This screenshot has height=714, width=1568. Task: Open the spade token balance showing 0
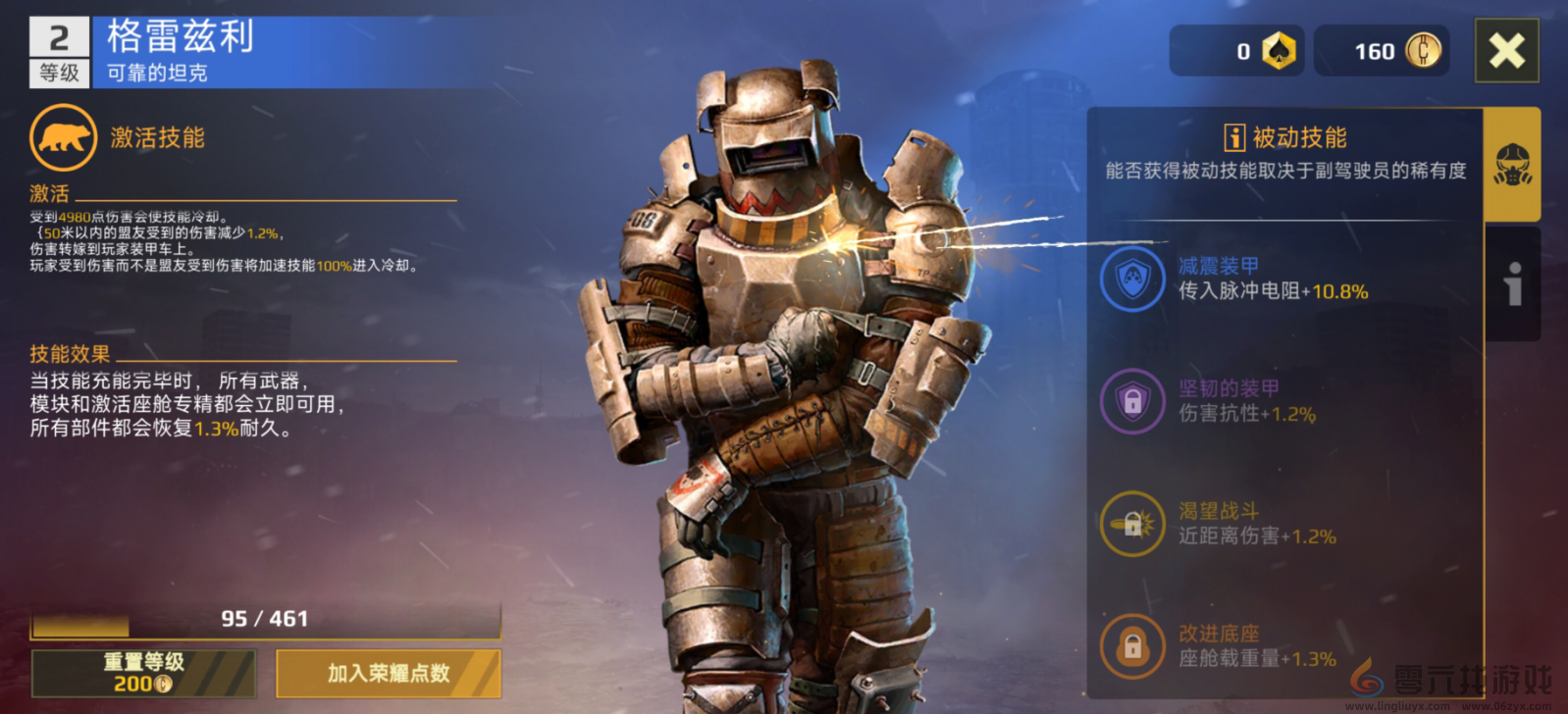point(1237,51)
